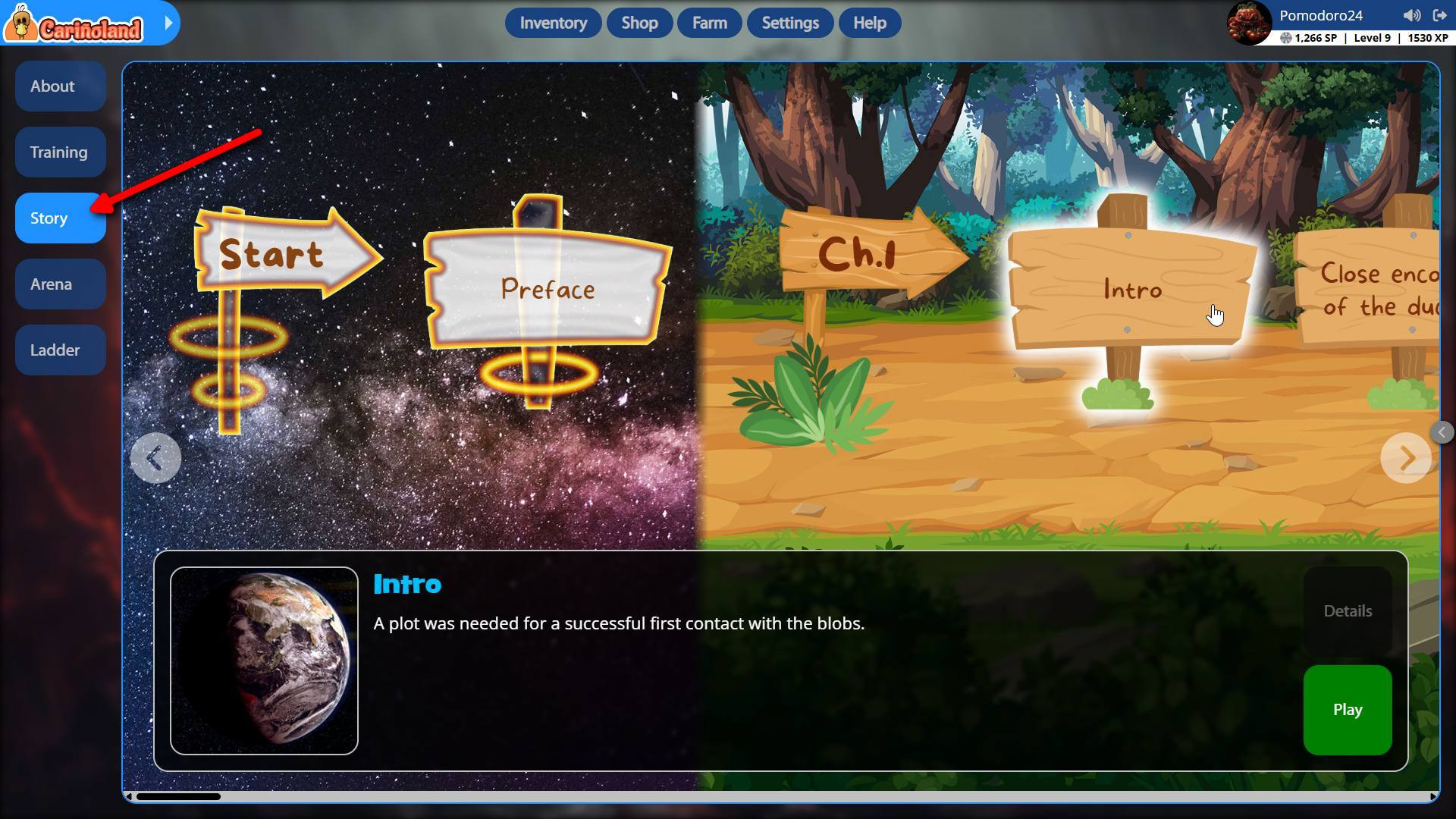Choose the Intro wooden sign
This screenshot has width=1456, height=819.
coord(1131,289)
